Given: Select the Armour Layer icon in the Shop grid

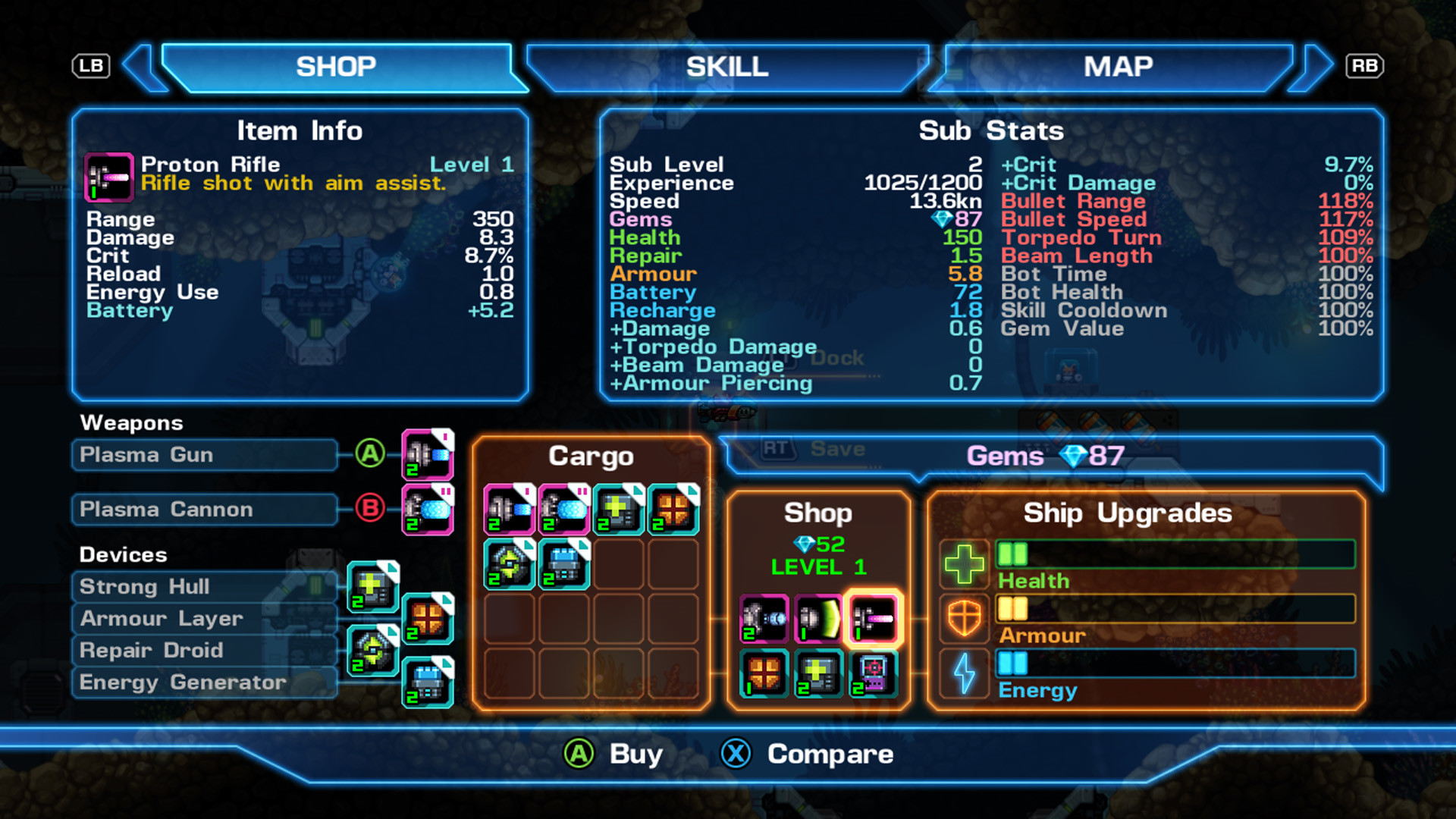Looking at the screenshot, I should pyautogui.click(x=764, y=673).
